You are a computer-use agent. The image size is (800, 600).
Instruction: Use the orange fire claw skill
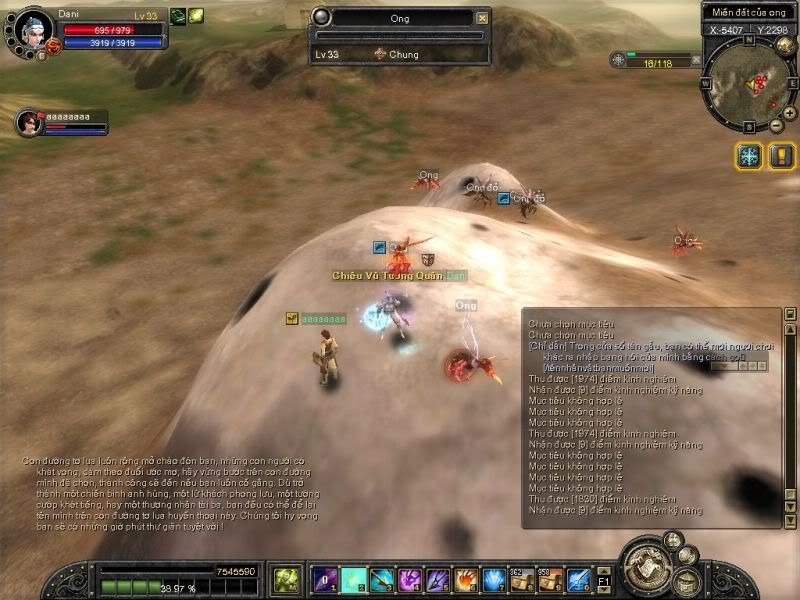[466, 580]
